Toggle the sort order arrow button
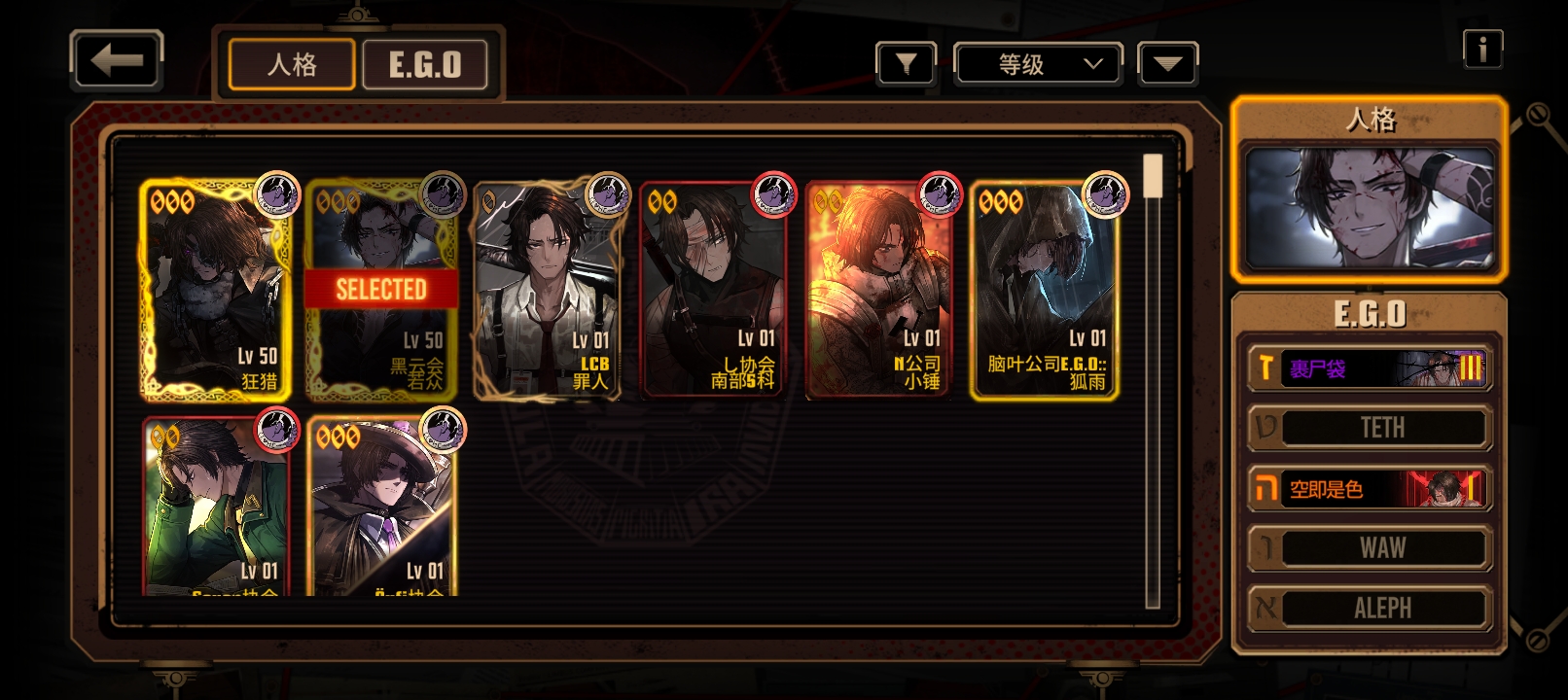 [1167, 64]
